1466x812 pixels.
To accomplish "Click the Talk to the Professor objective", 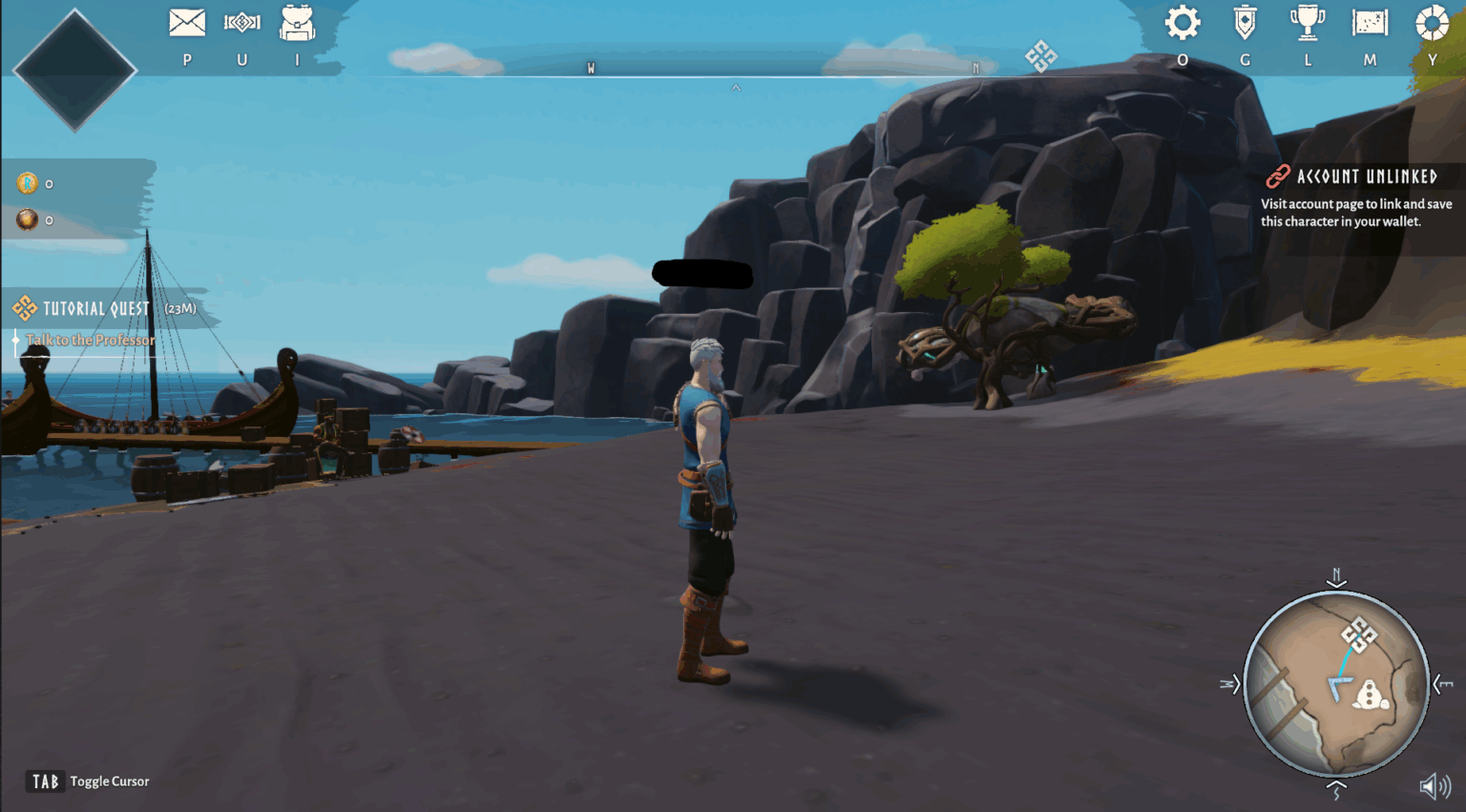I will coord(93,340).
